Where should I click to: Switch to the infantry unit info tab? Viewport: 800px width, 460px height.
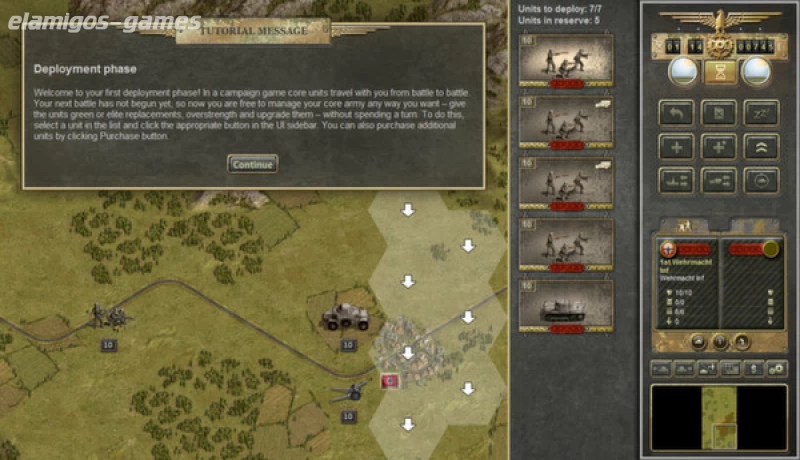tap(684, 227)
